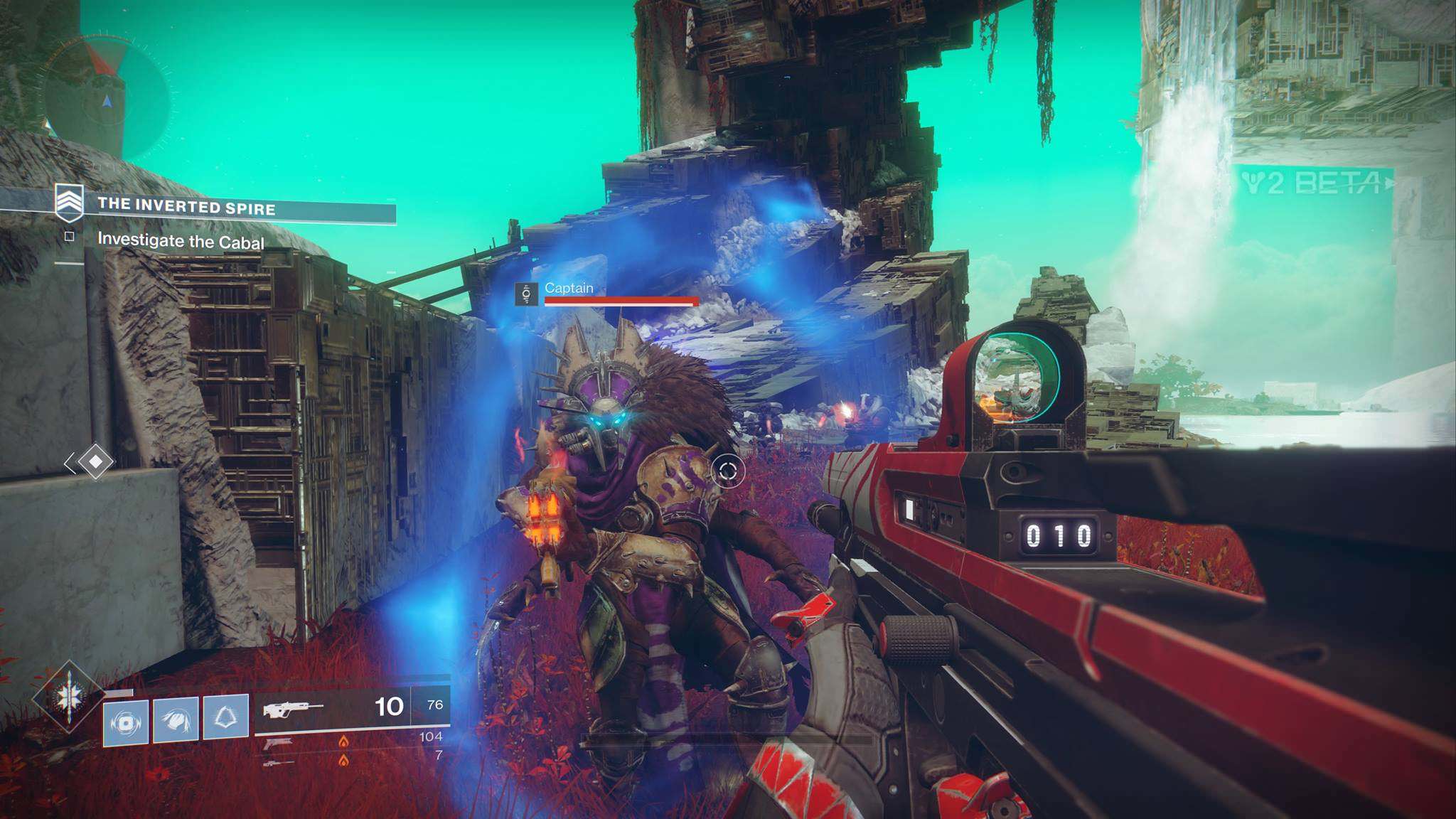
Task: Click the diamond waypoint marker
Action: pos(95,462)
